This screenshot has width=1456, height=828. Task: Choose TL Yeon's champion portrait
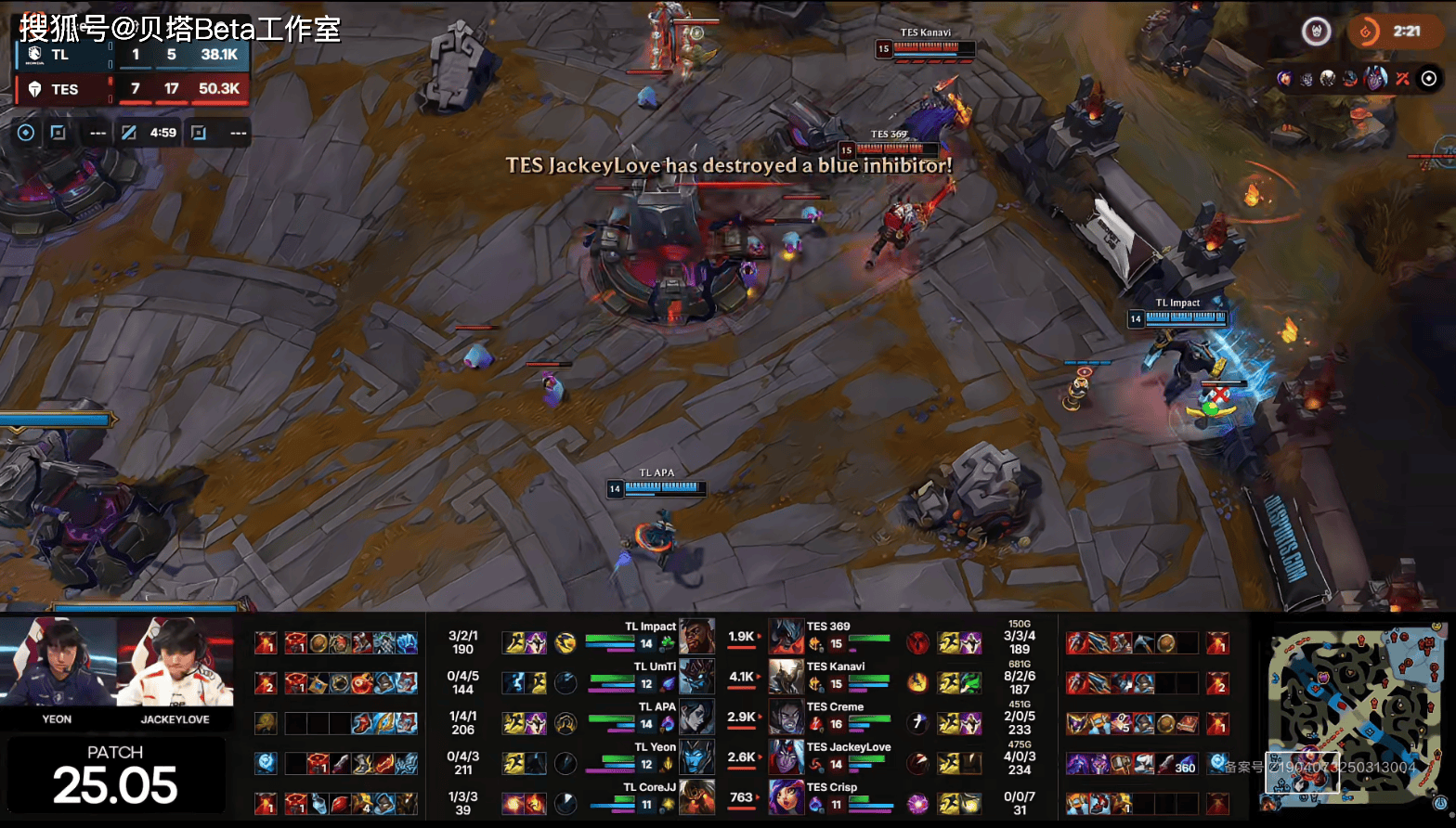point(696,757)
